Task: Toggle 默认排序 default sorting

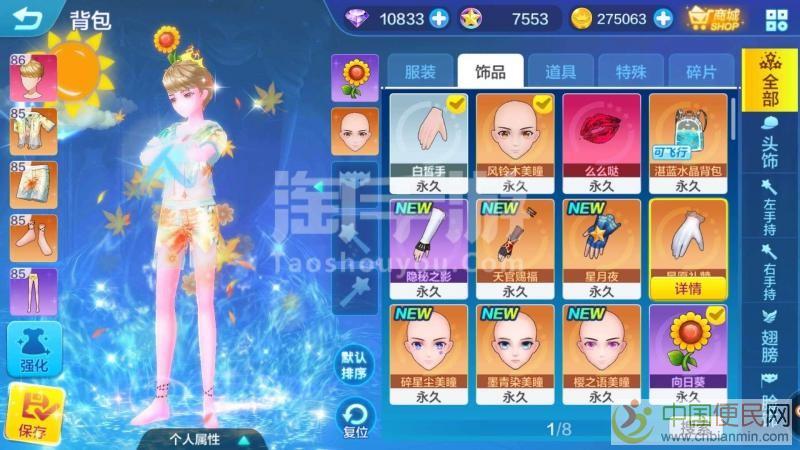Action: [x=354, y=366]
